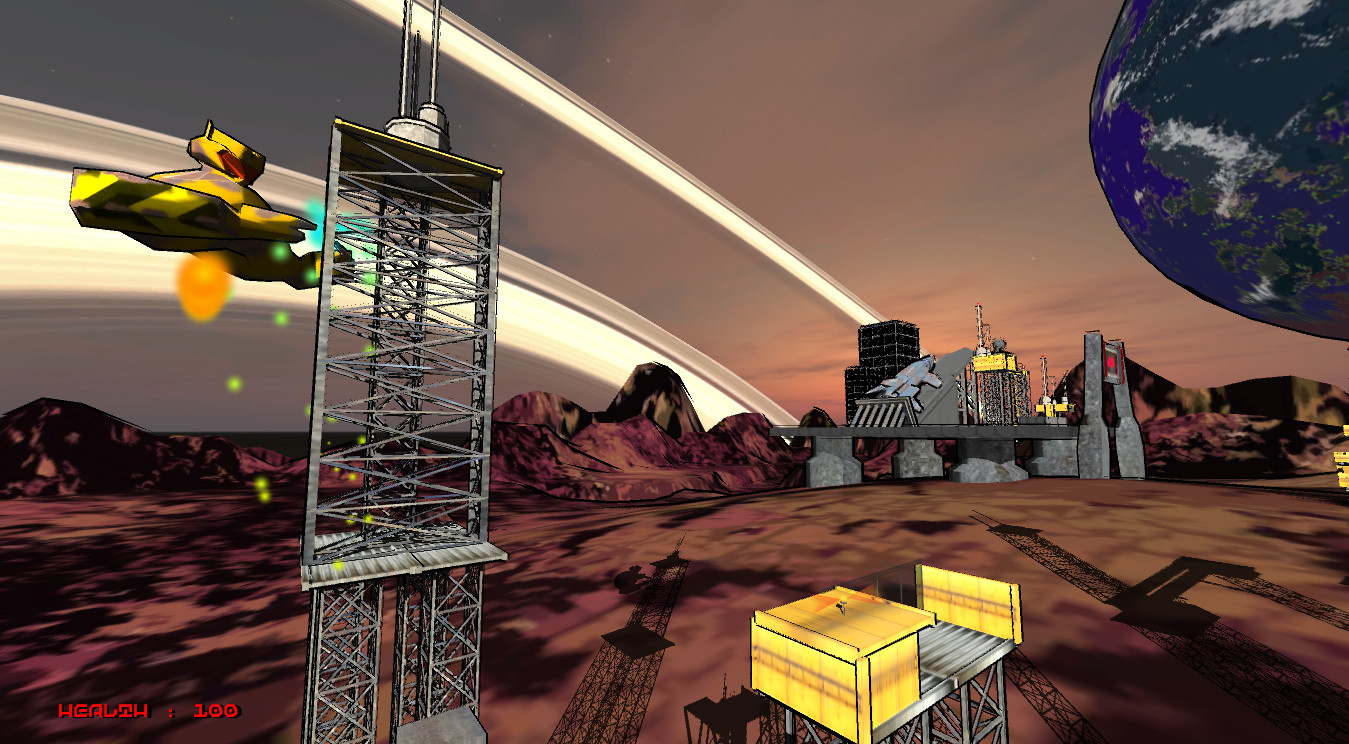Click the HEALTH : 100 HUD readout
This screenshot has height=744, width=1349.
[x=148, y=712]
